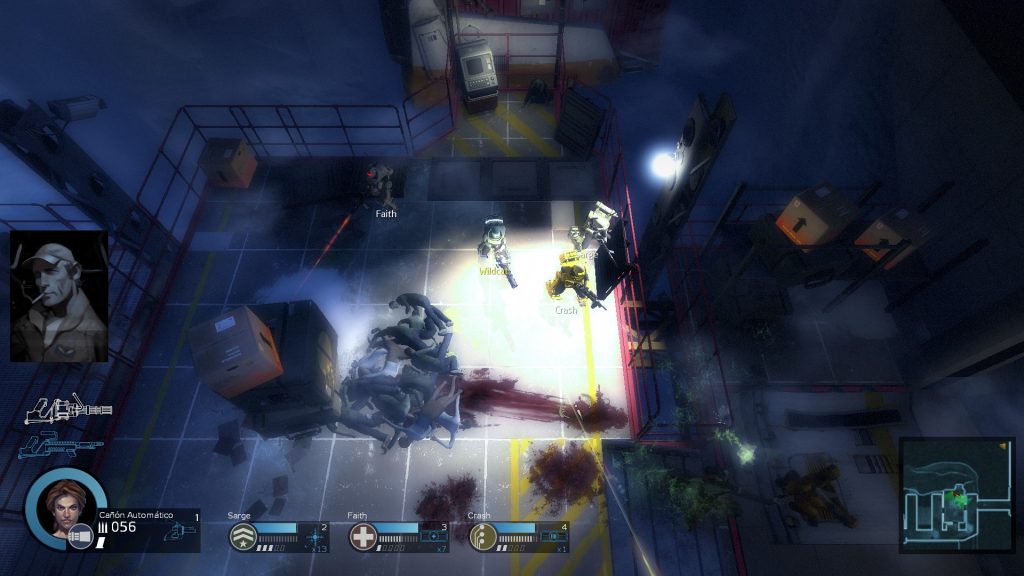This screenshot has height=576, width=1024.
Task: Use Sarge's slot 2 item
Action: coord(314,536)
